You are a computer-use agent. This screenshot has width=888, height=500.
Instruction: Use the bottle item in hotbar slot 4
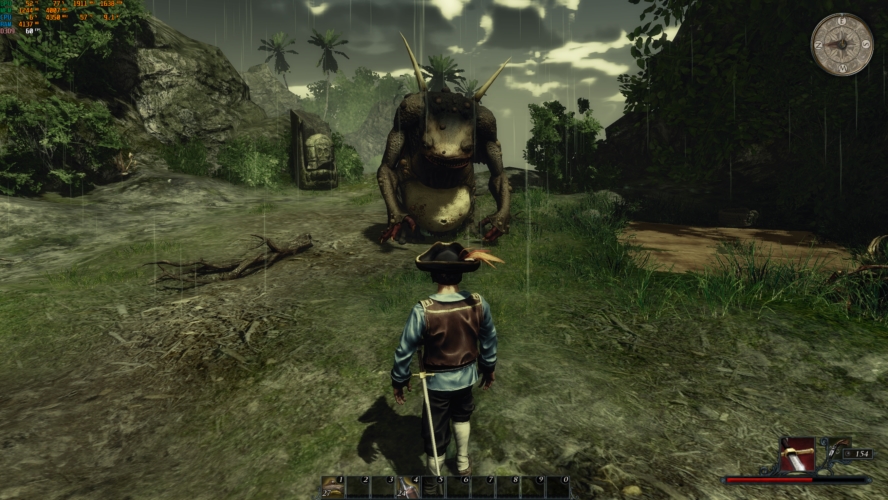pos(408,487)
